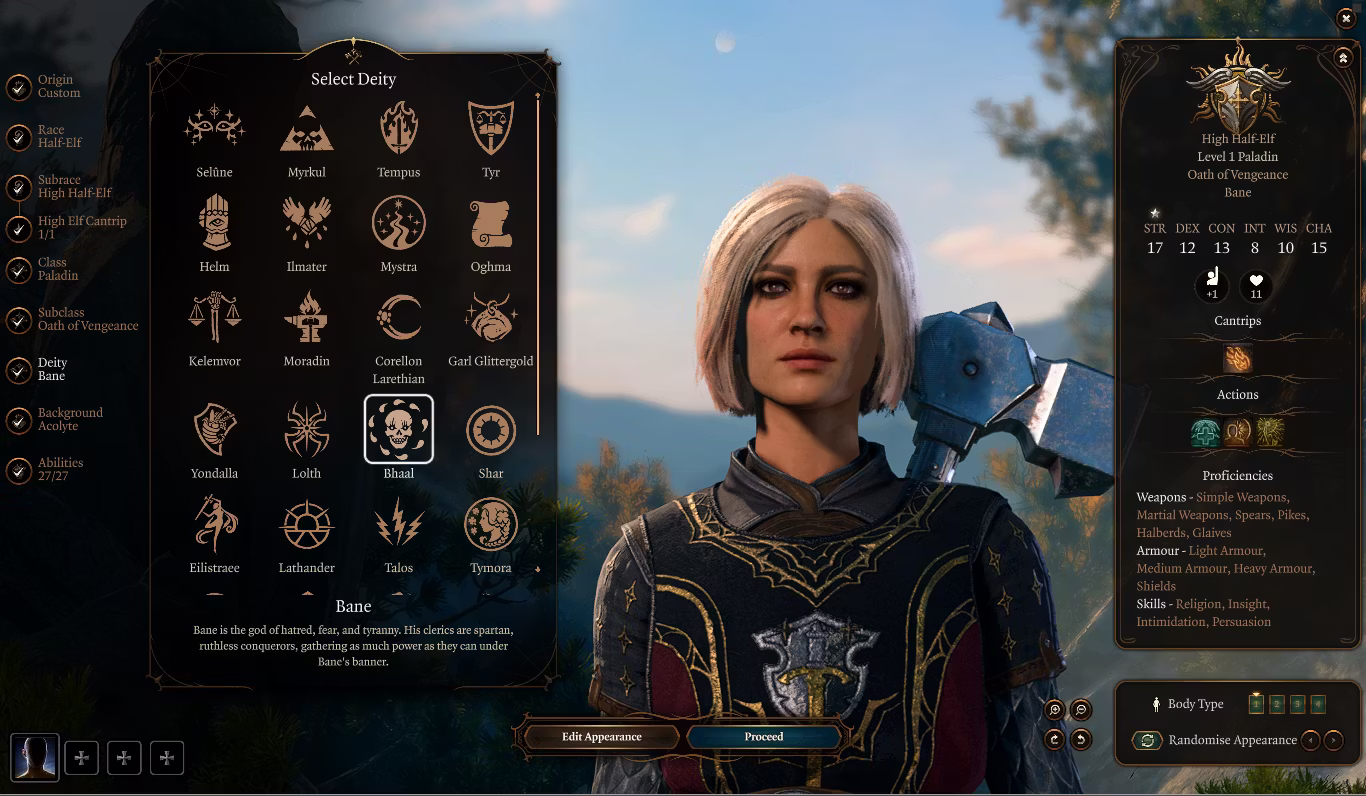Click the Proceed button
This screenshot has width=1366, height=796.
point(763,737)
